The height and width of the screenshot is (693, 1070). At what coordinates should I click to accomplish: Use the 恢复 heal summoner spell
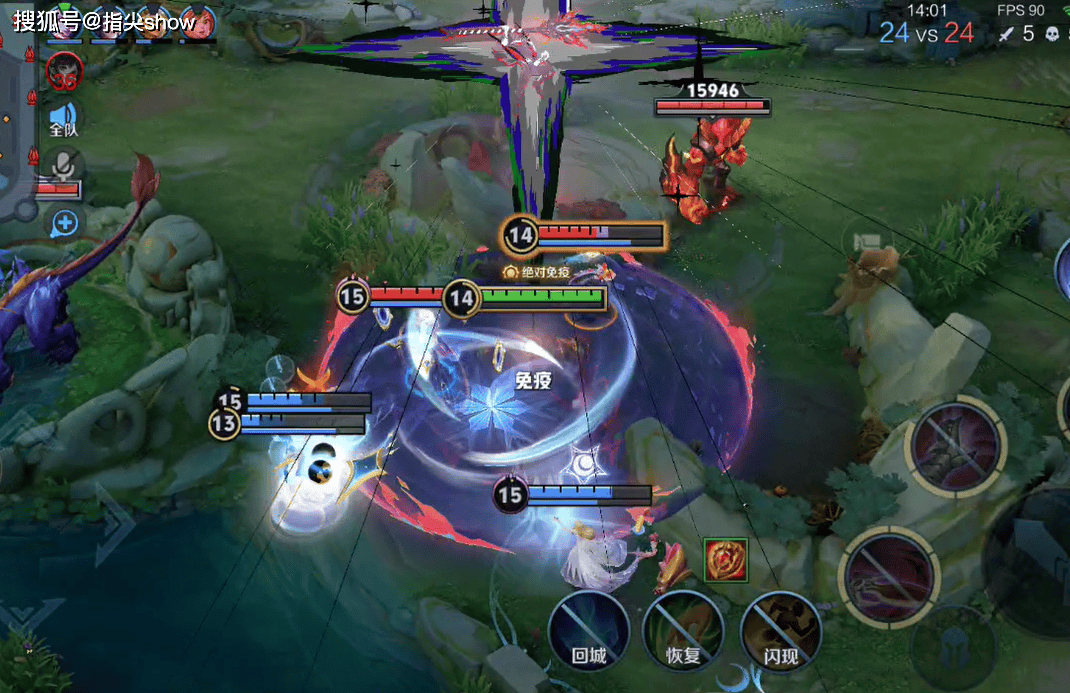click(x=683, y=631)
